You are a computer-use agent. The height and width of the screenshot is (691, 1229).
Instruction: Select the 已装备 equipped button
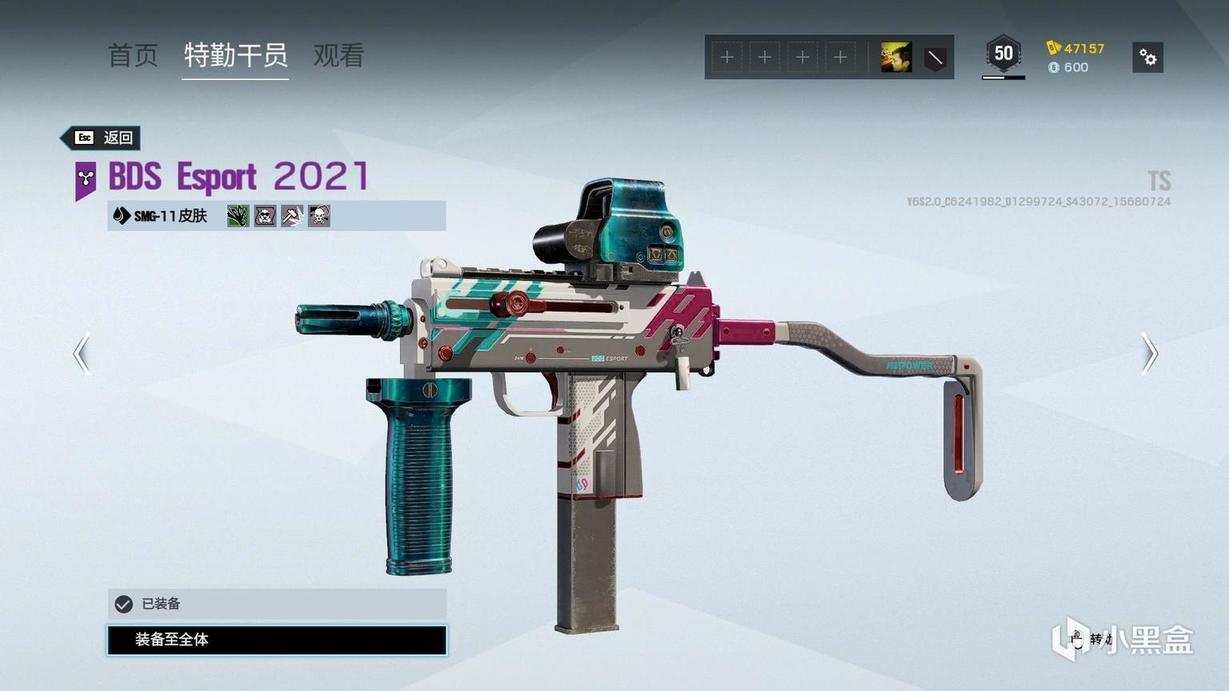(277, 604)
